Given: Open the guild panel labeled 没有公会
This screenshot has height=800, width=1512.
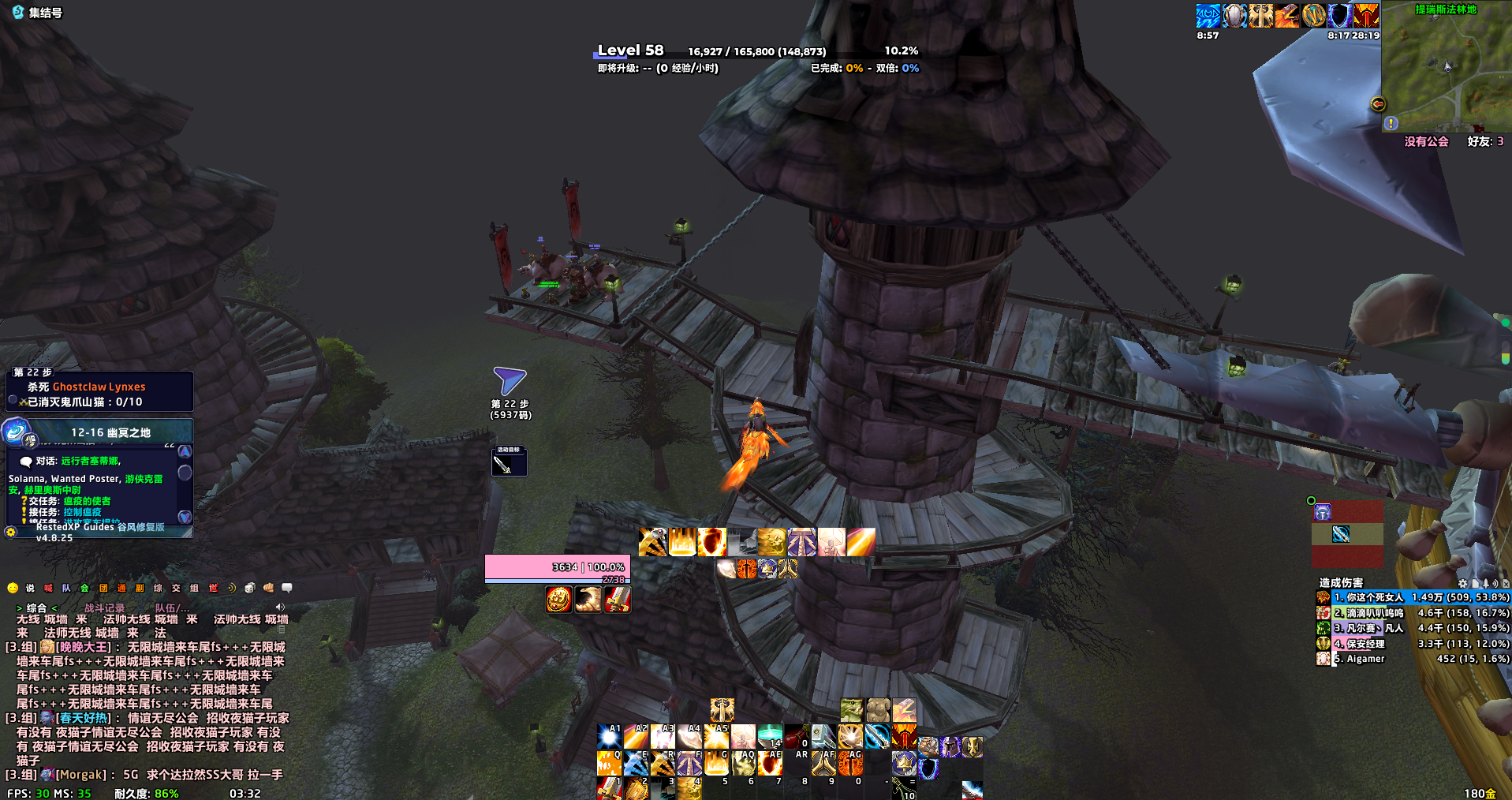Looking at the screenshot, I should [1426, 142].
